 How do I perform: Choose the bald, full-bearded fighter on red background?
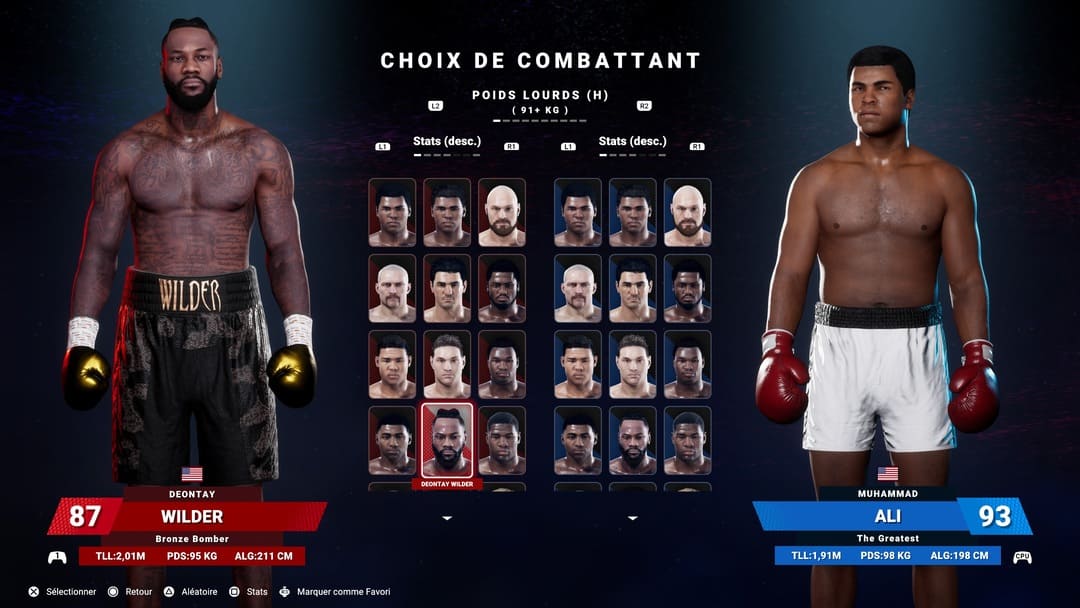[x=501, y=212]
